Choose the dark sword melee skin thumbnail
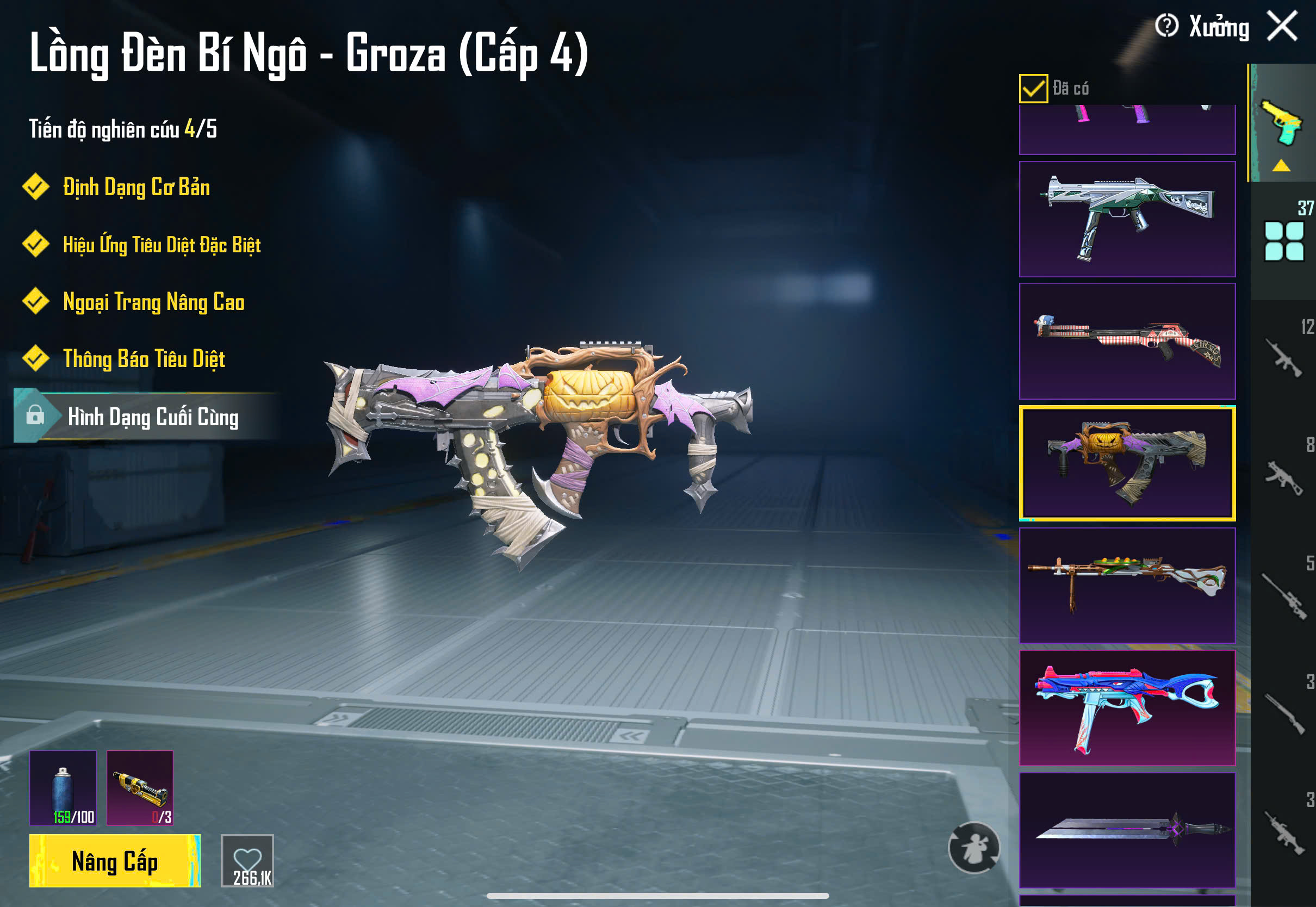1316x907 pixels. pyautogui.click(x=1127, y=830)
